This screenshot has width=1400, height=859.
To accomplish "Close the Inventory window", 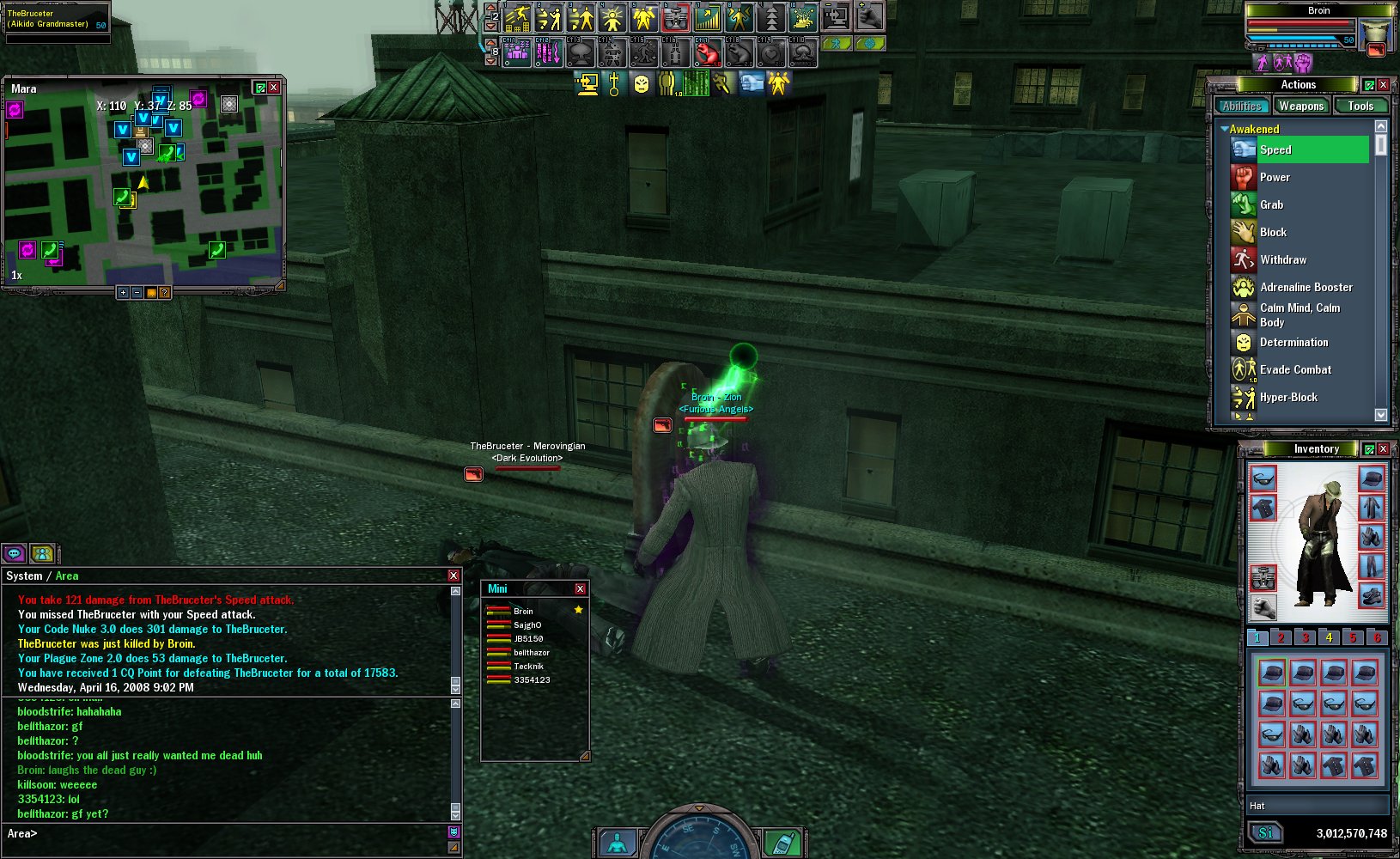I will [x=1384, y=448].
